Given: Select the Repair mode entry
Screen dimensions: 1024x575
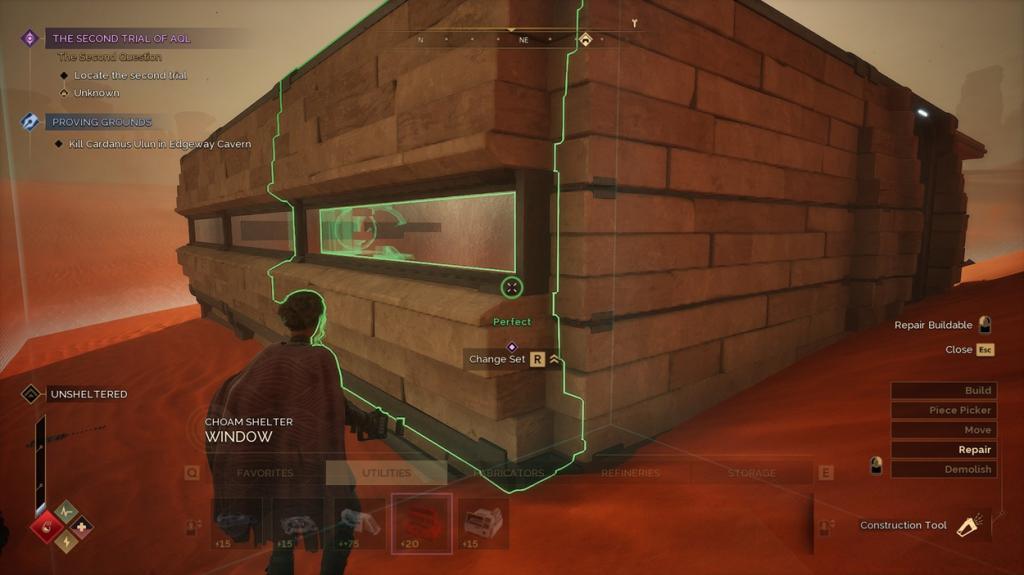Looking at the screenshot, I should [x=943, y=450].
